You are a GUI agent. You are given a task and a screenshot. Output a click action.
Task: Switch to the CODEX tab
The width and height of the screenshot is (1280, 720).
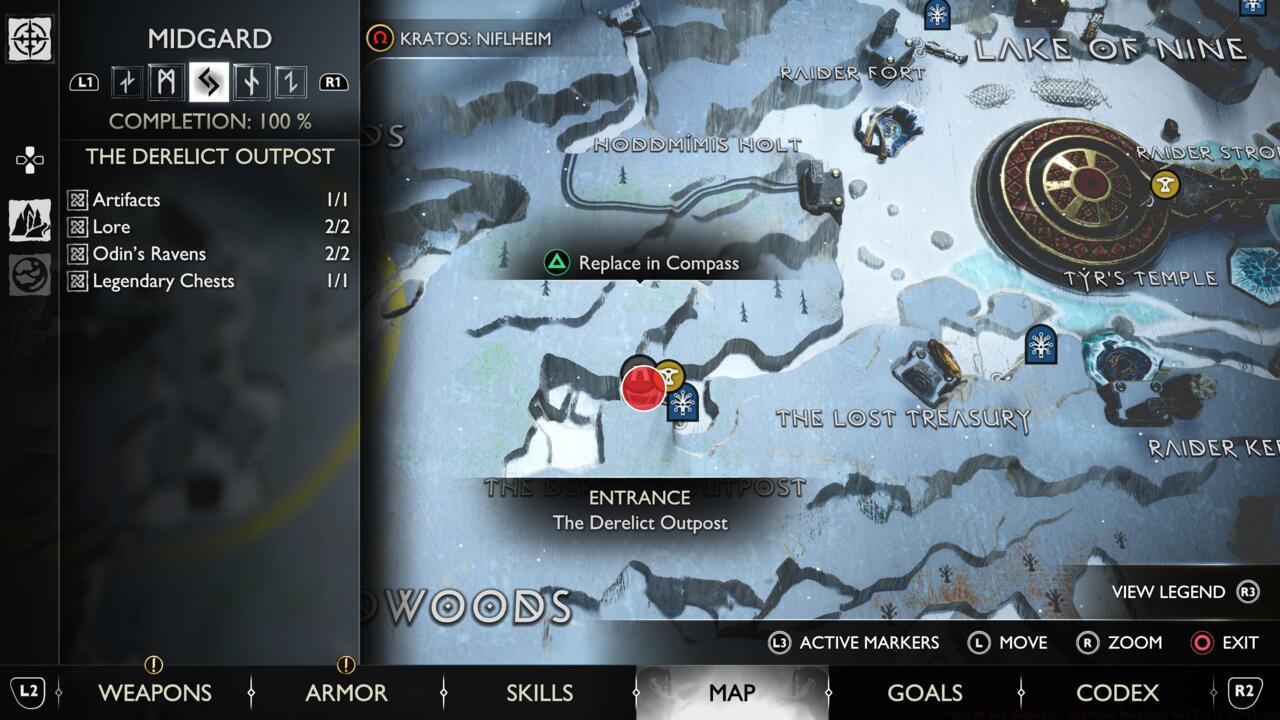(1120, 692)
